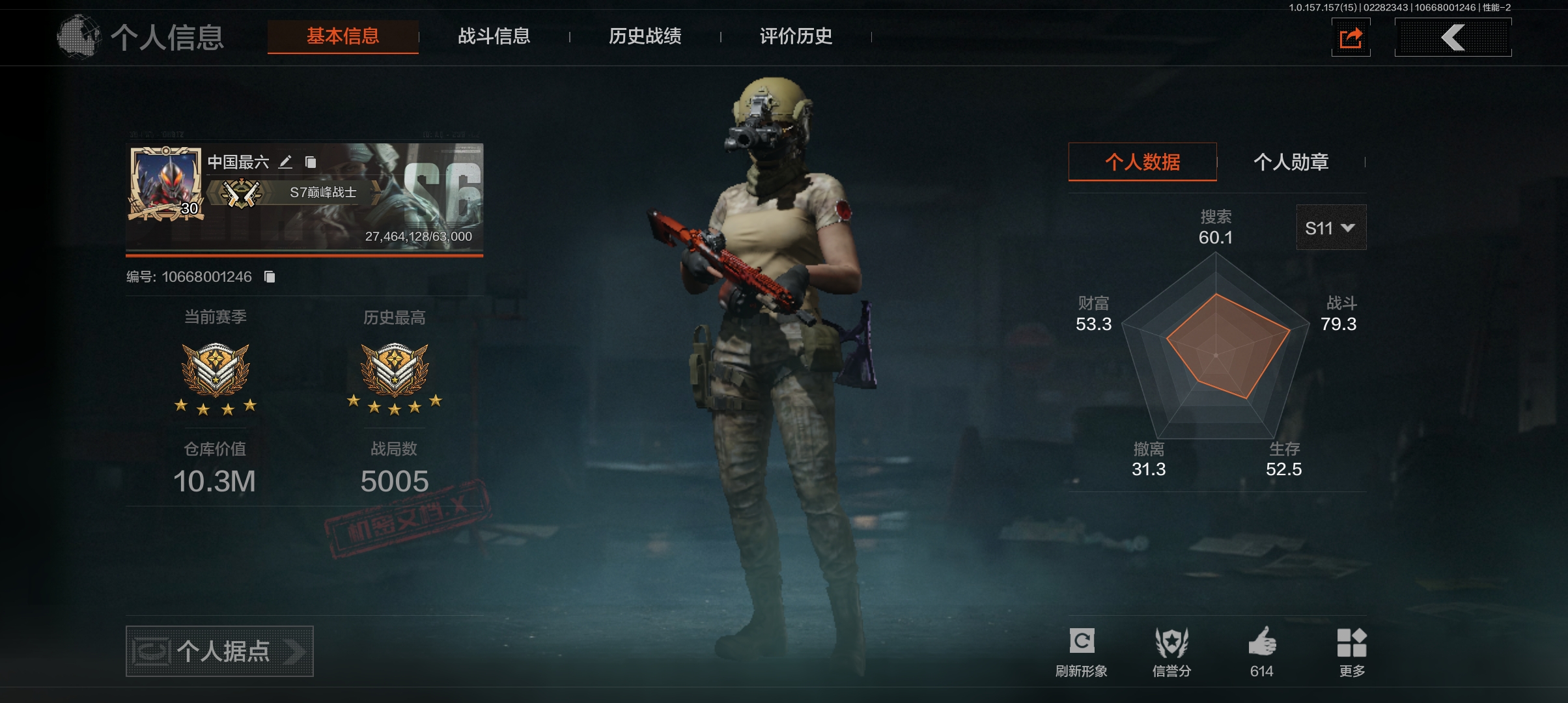The width and height of the screenshot is (1568, 703).
Task: Edit the player name 中国最六
Action: pos(285,162)
